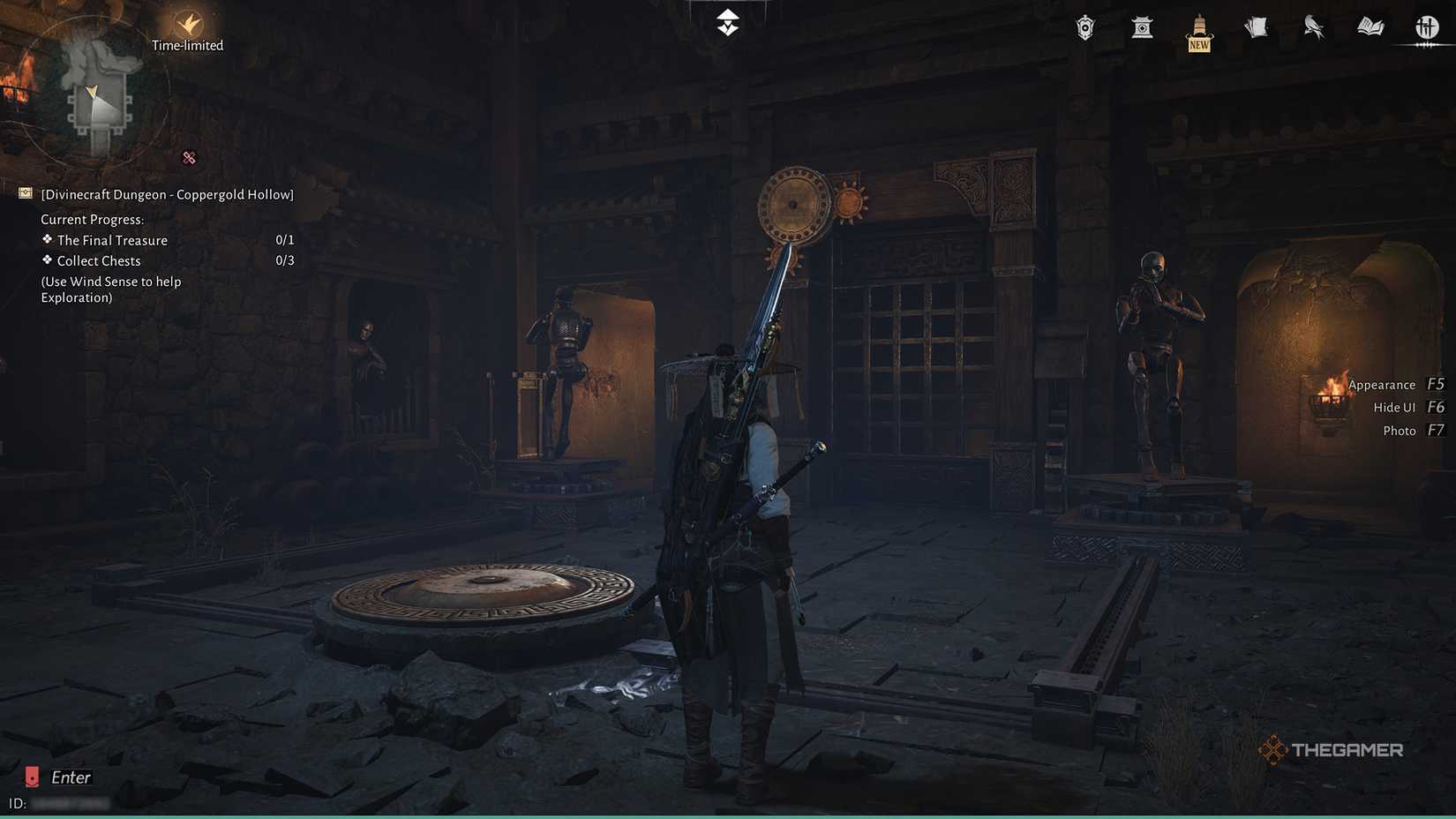Open the Appearance menu
This screenshot has height=819, width=1456.
[1381, 384]
